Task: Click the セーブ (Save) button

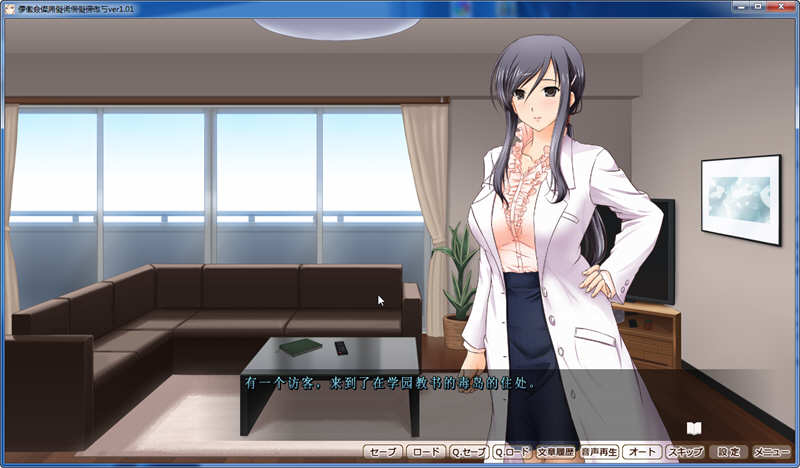Action: (383, 452)
